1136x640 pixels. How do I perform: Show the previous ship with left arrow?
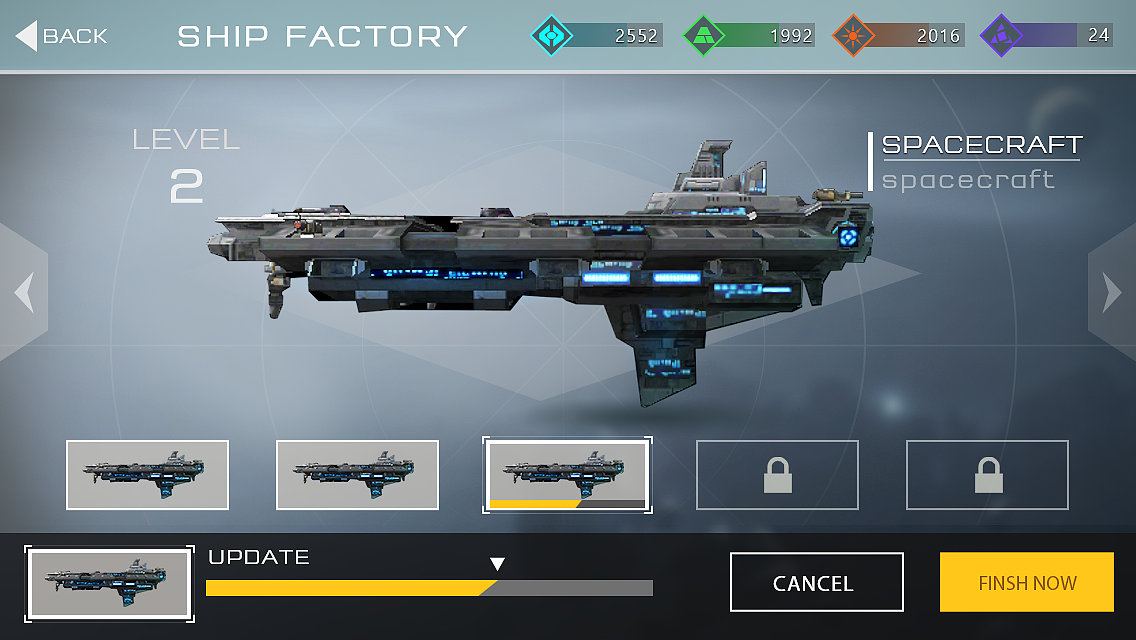click(24, 292)
